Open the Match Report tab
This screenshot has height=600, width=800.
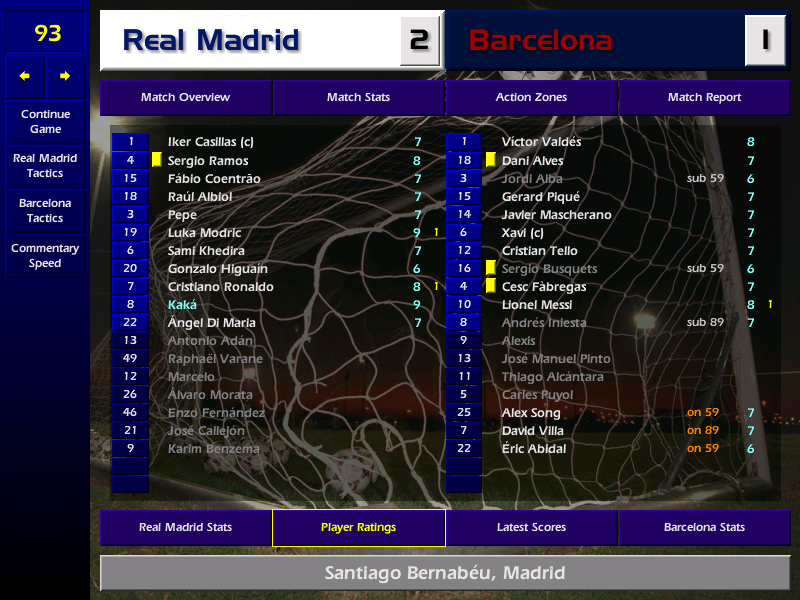click(704, 98)
